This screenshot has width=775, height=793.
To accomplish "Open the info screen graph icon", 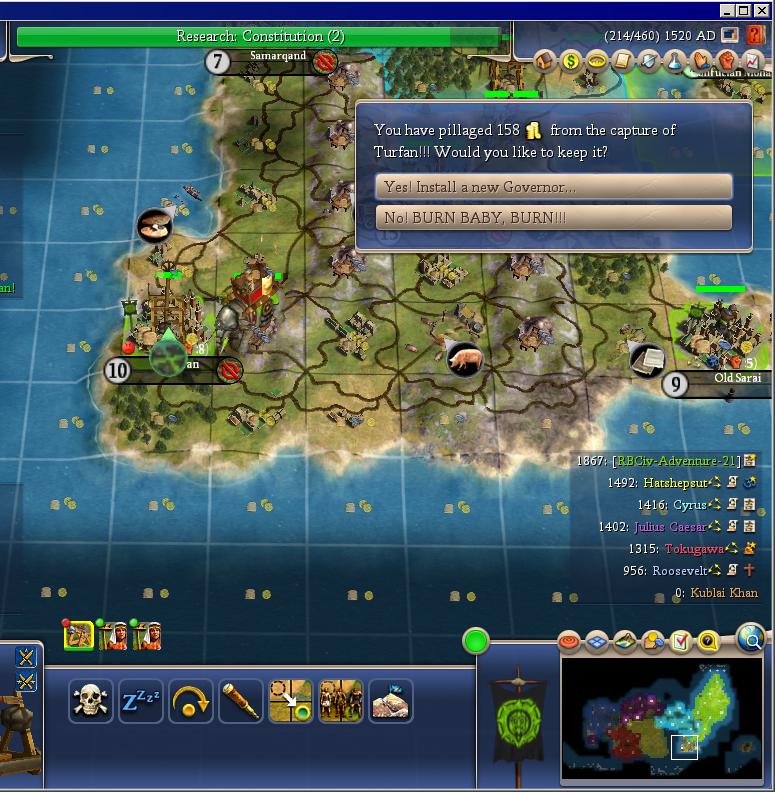I will pos(753,61).
